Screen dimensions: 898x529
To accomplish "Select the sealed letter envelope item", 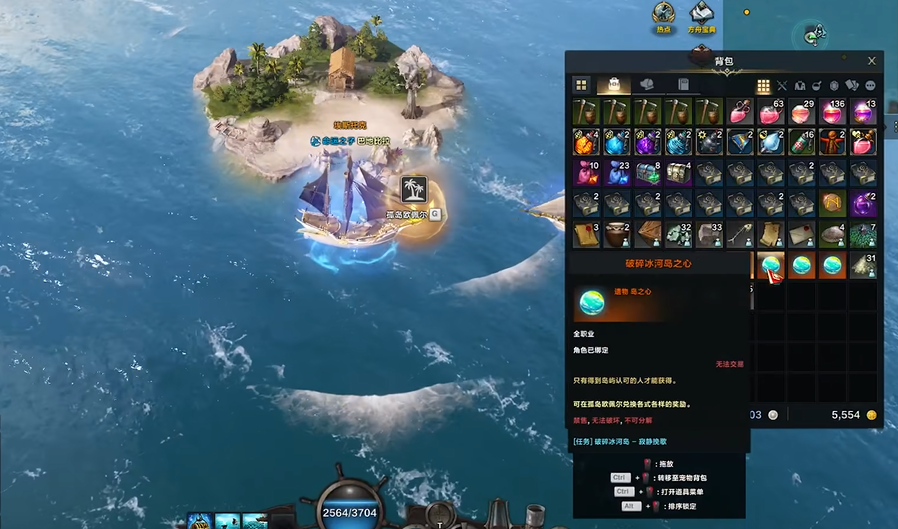I will click(x=801, y=235).
